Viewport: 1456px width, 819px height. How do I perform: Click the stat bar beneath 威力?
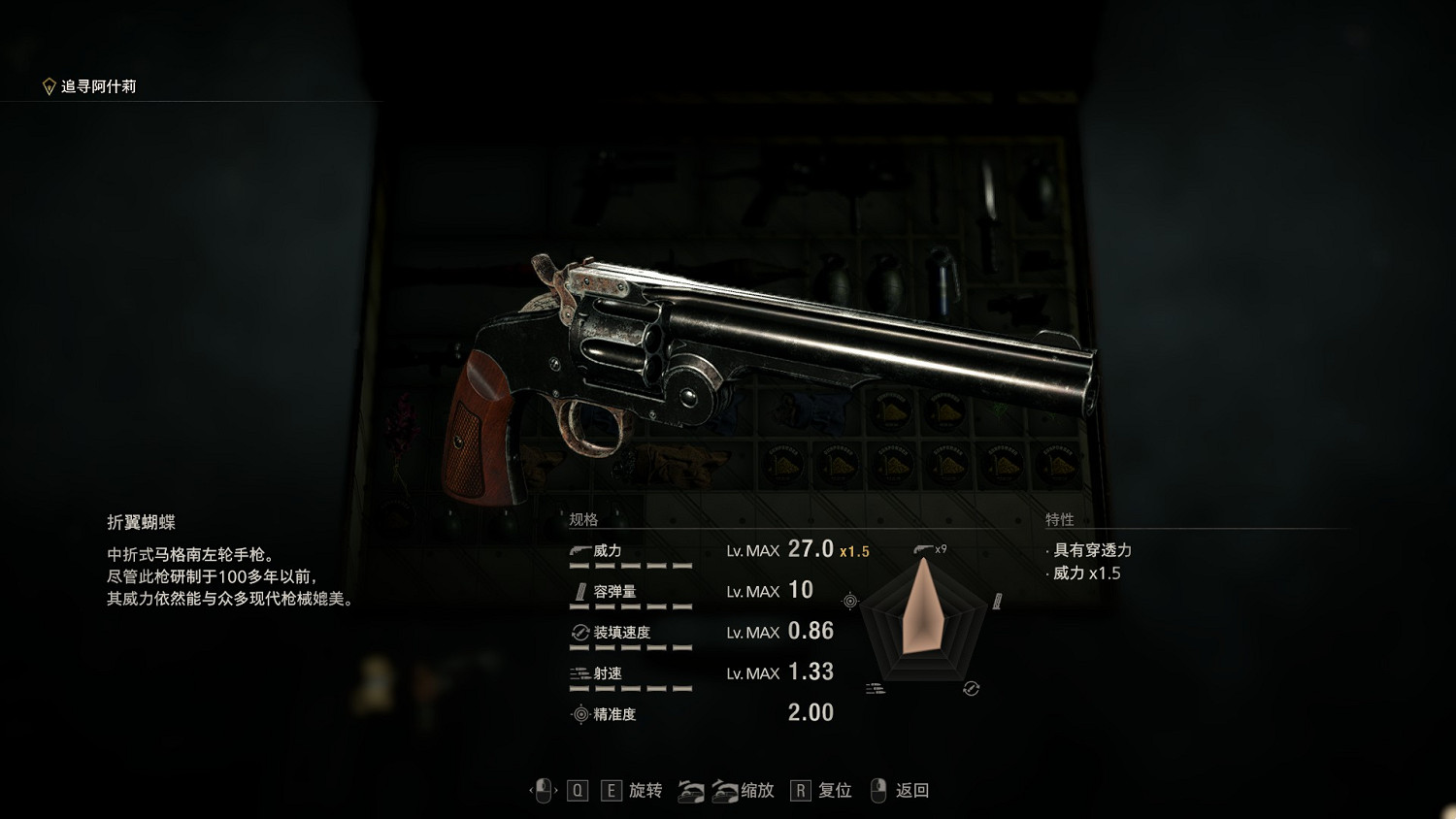(631, 568)
